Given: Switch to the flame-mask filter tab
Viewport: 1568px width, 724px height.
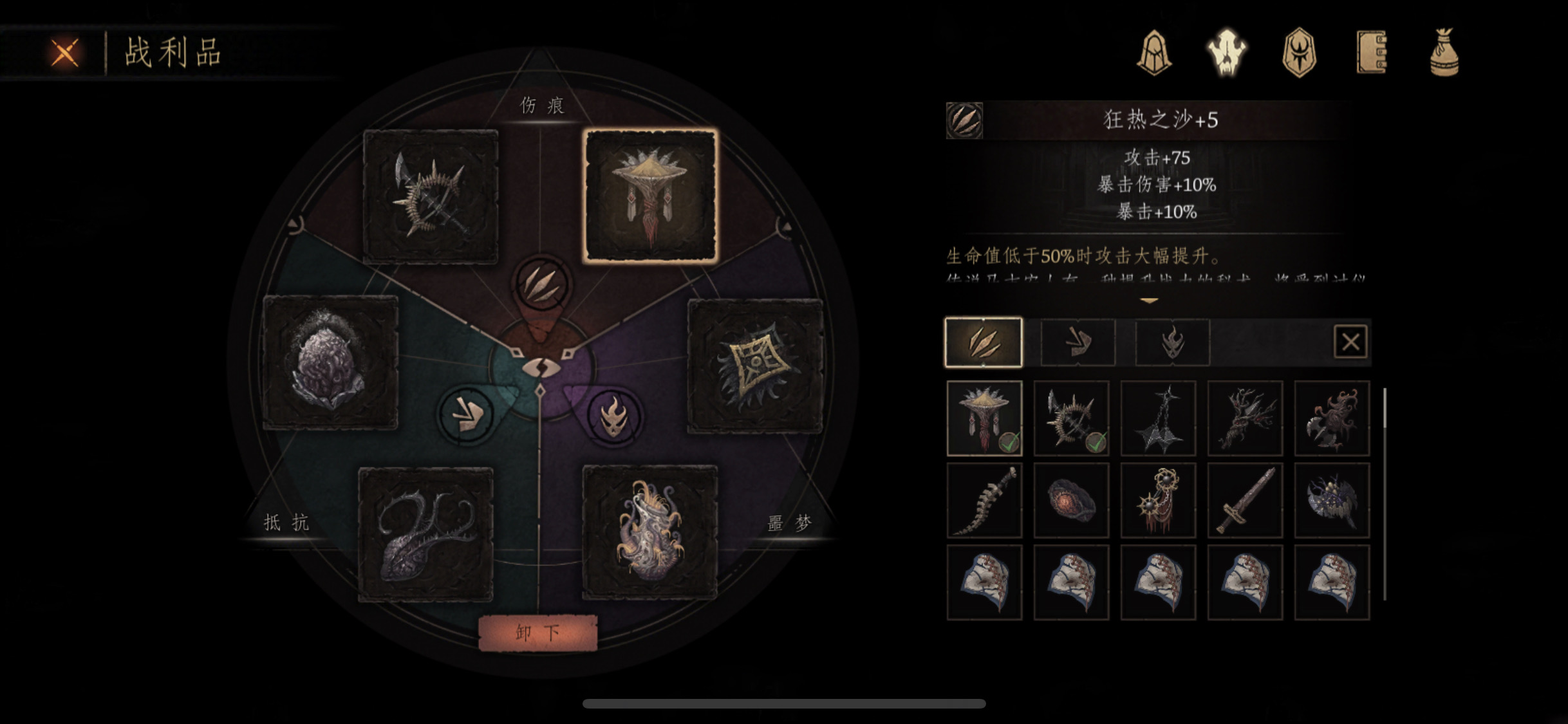Looking at the screenshot, I should coord(1171,342).
